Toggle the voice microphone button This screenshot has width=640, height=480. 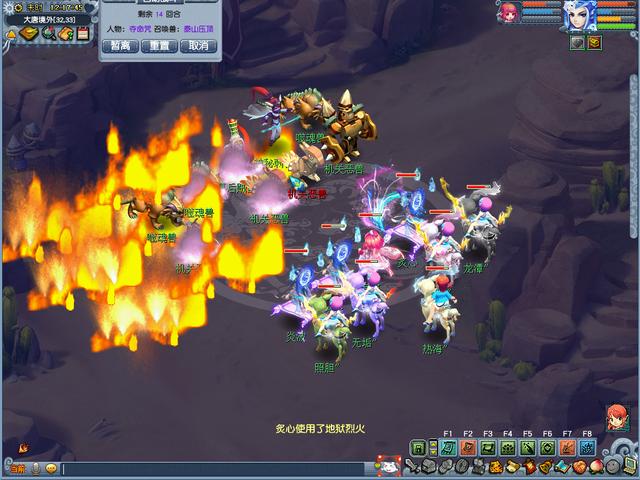(x=36, y=468)
